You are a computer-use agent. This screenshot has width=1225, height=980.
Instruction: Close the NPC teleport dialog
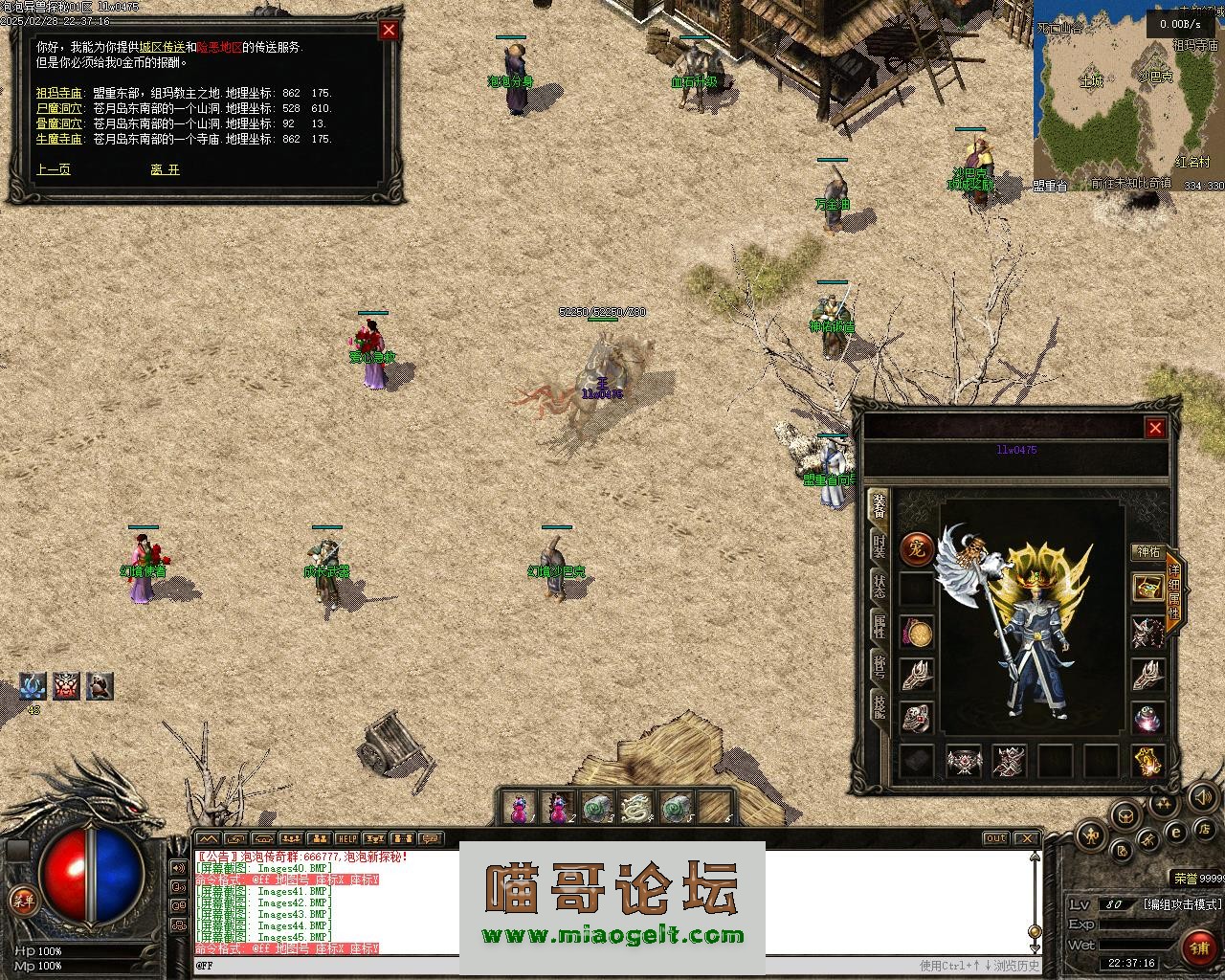pyautogui.click(x=389, y=30)
